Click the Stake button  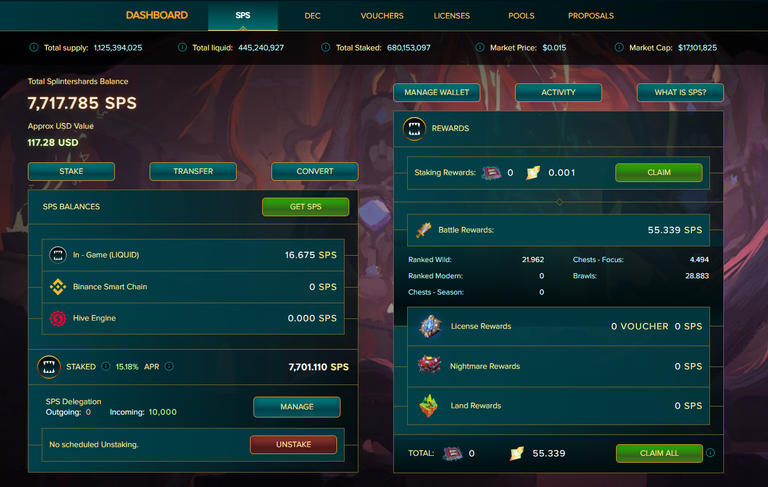click(x=71, y=171)
